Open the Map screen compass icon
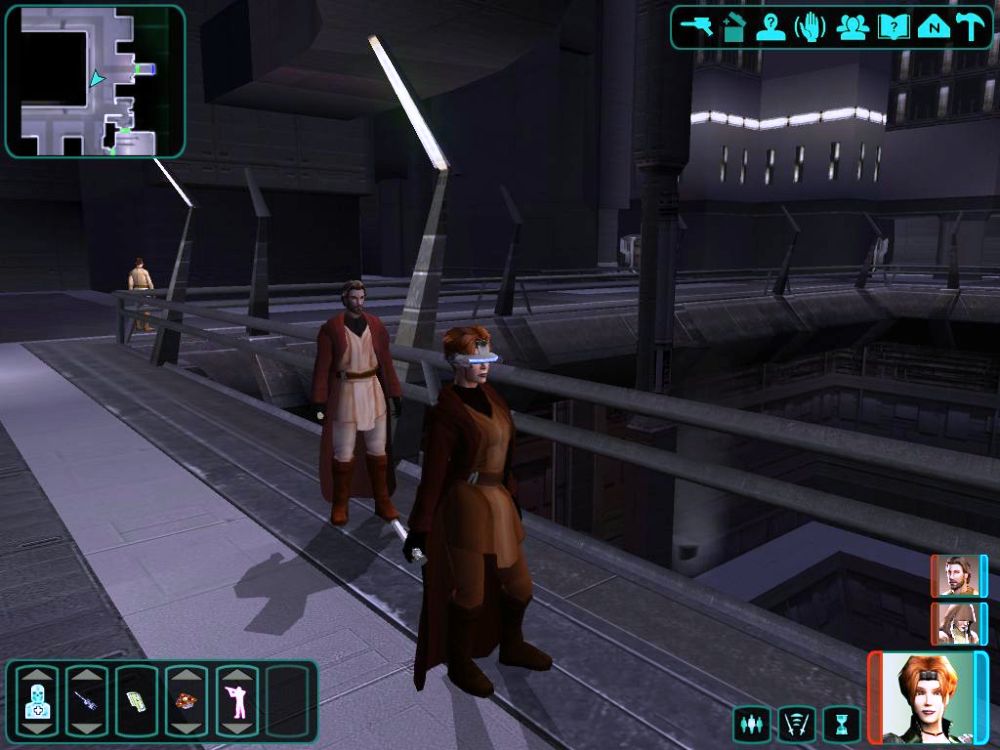The image size is (1000, 750). click(933, 27)
